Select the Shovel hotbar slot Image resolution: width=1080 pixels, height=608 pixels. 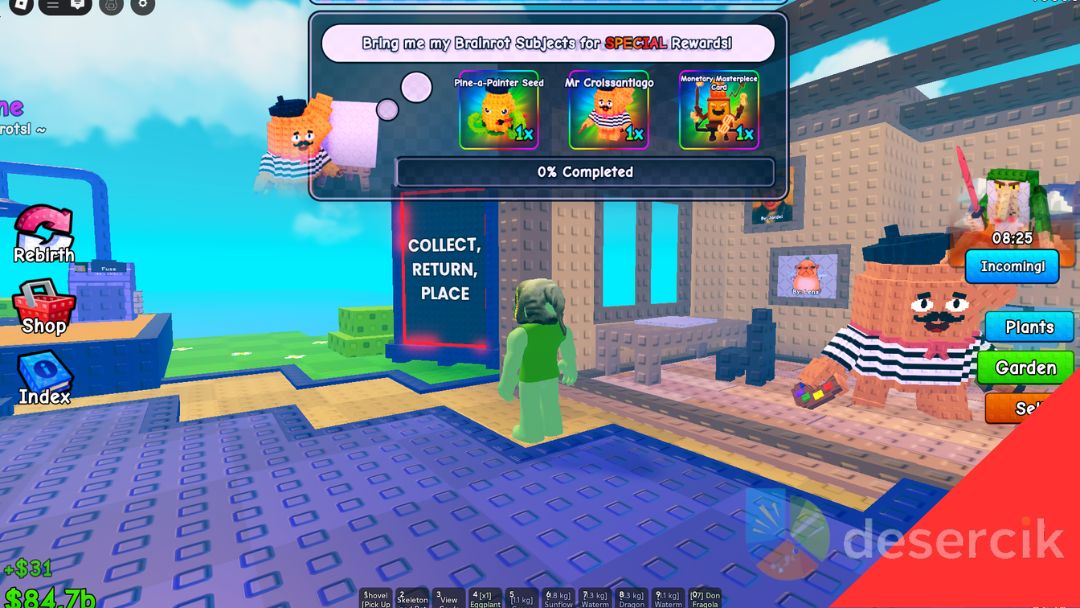pyautogui.click(x=376, y=598)
